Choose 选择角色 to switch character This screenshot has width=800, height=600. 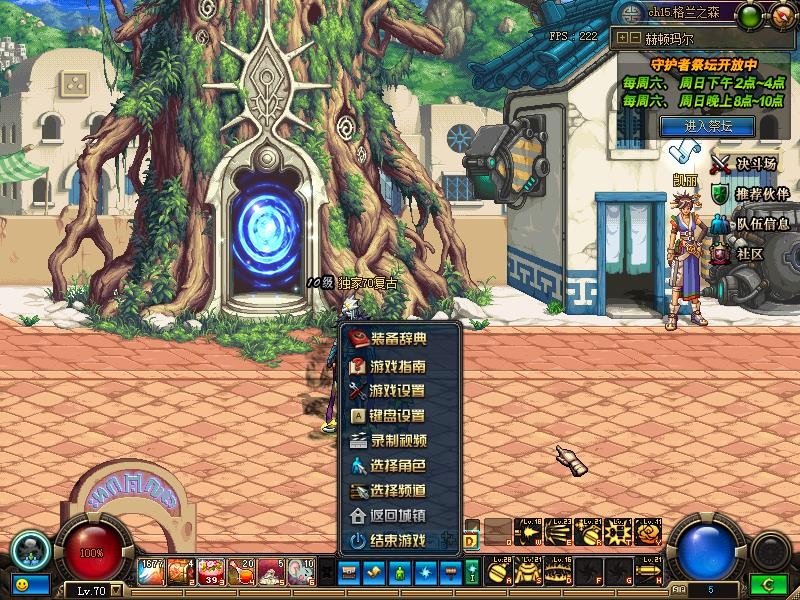(x=398, y=466)
